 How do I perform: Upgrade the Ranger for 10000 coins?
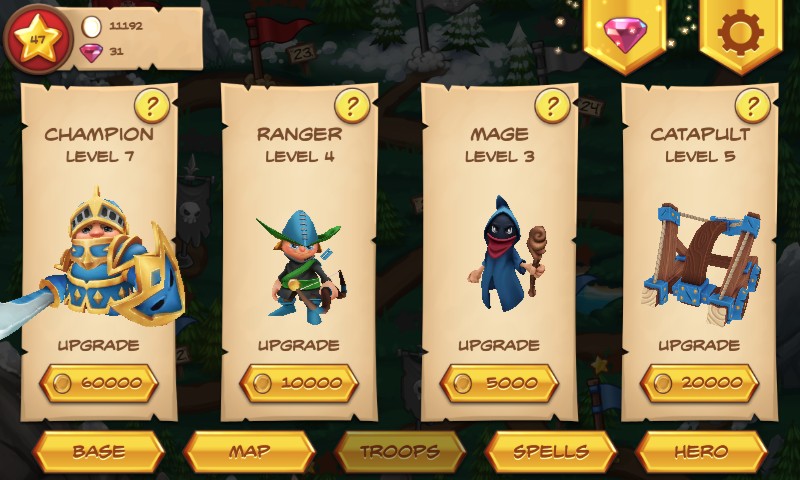(x=298, y=382)
